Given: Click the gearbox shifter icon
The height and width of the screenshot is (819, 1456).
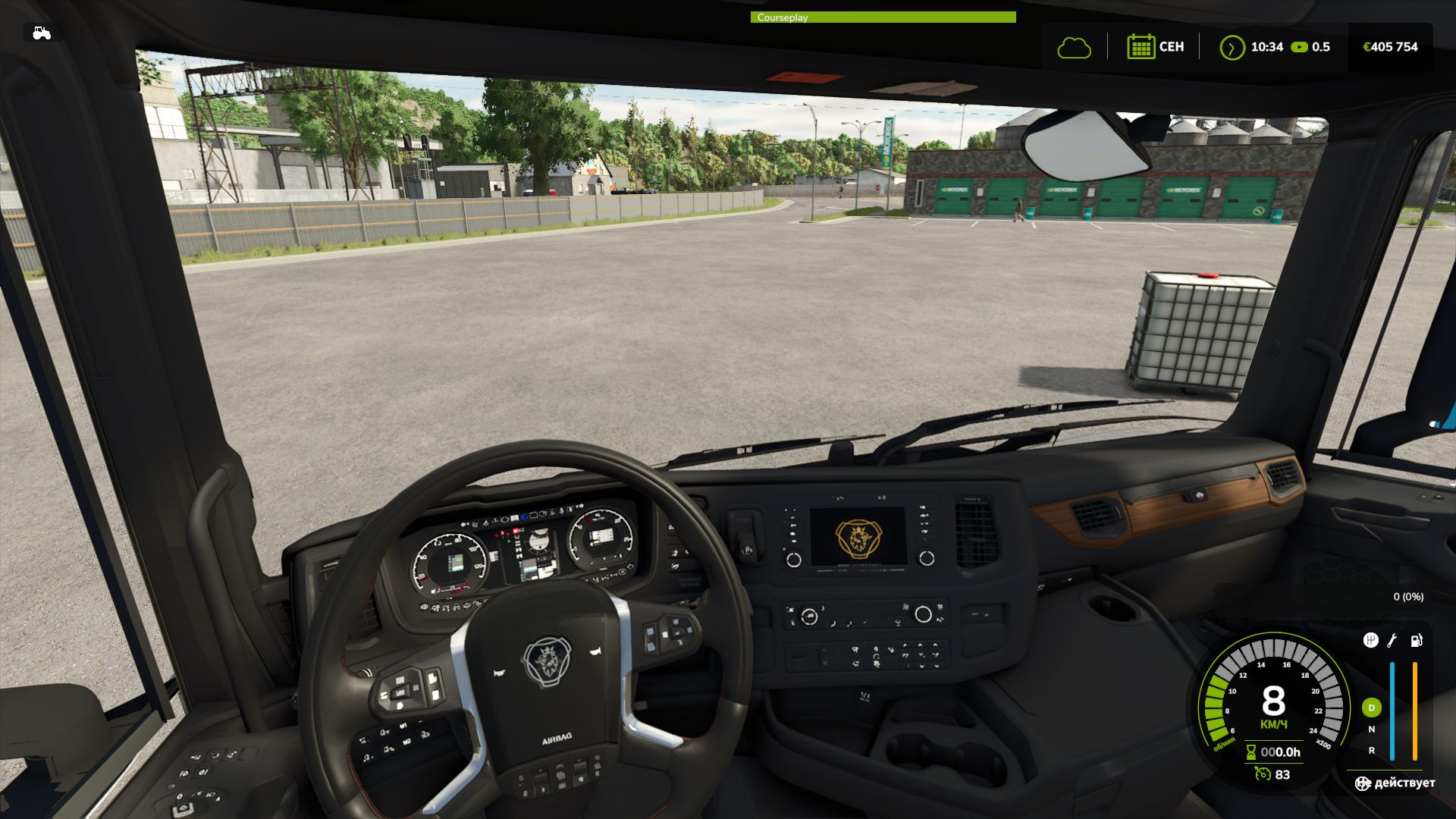Looking at the screenshot, I should (1370, 641).
